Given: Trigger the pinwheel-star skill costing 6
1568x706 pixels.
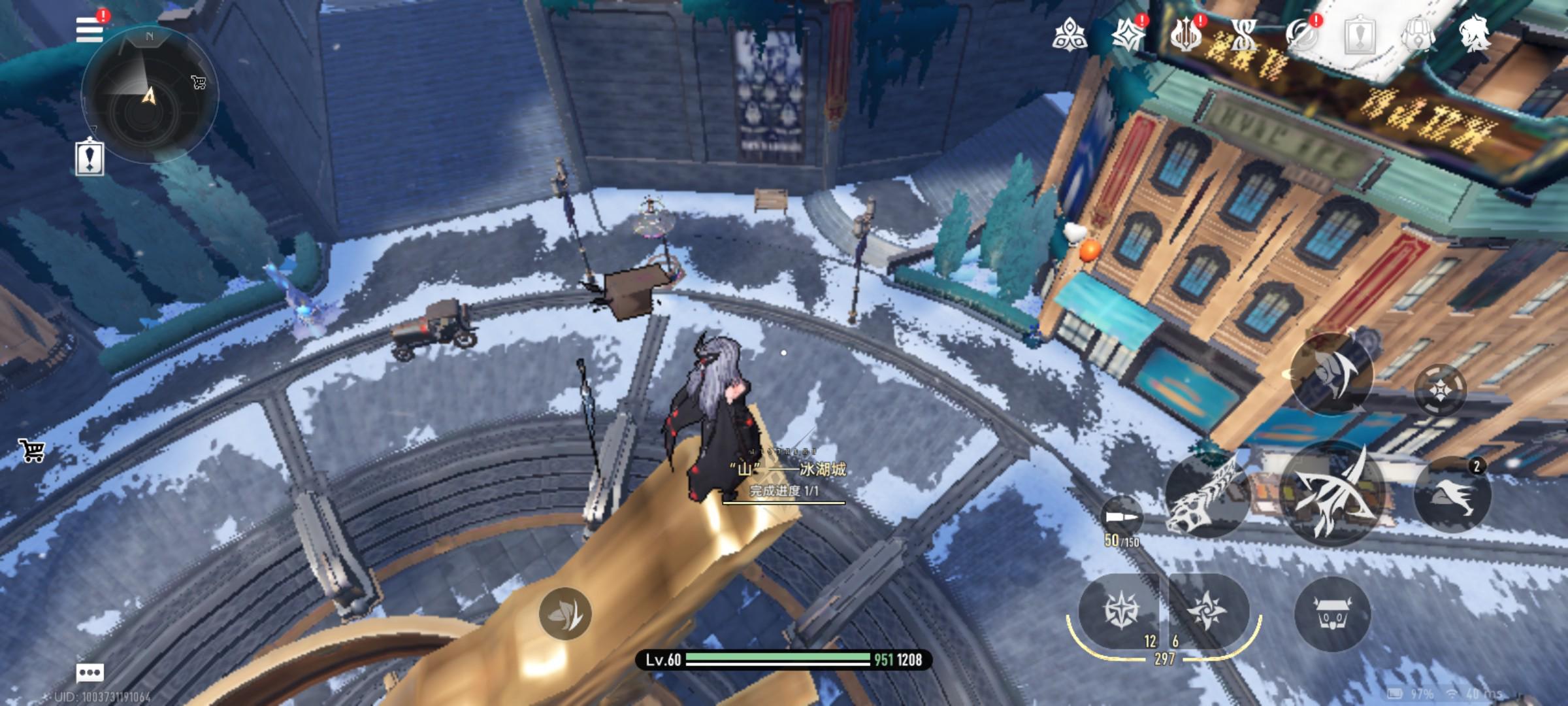Looking at the screenshot, I should tap(1207, 611).
